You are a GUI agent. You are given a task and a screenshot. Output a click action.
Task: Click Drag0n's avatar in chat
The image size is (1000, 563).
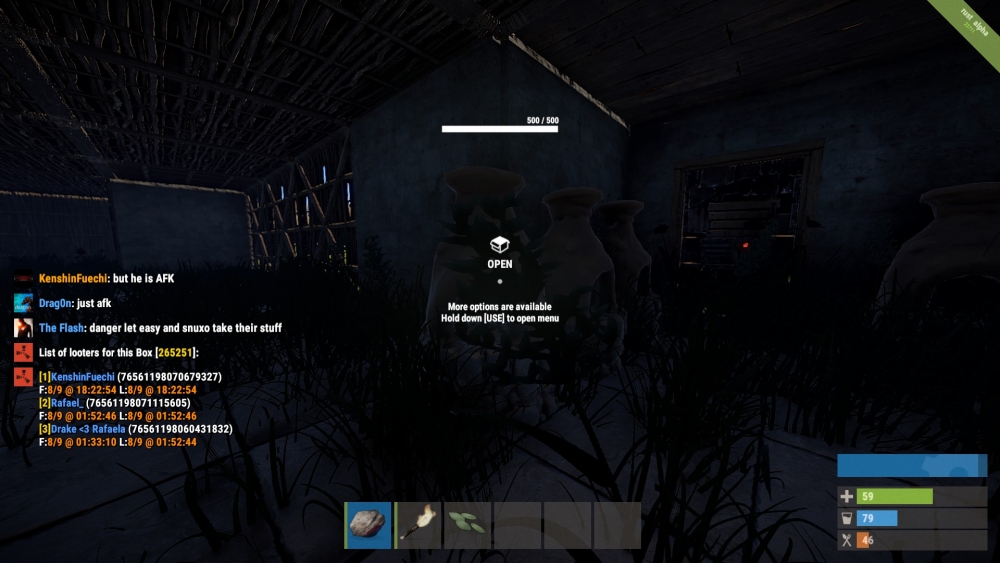click(23, 303)
